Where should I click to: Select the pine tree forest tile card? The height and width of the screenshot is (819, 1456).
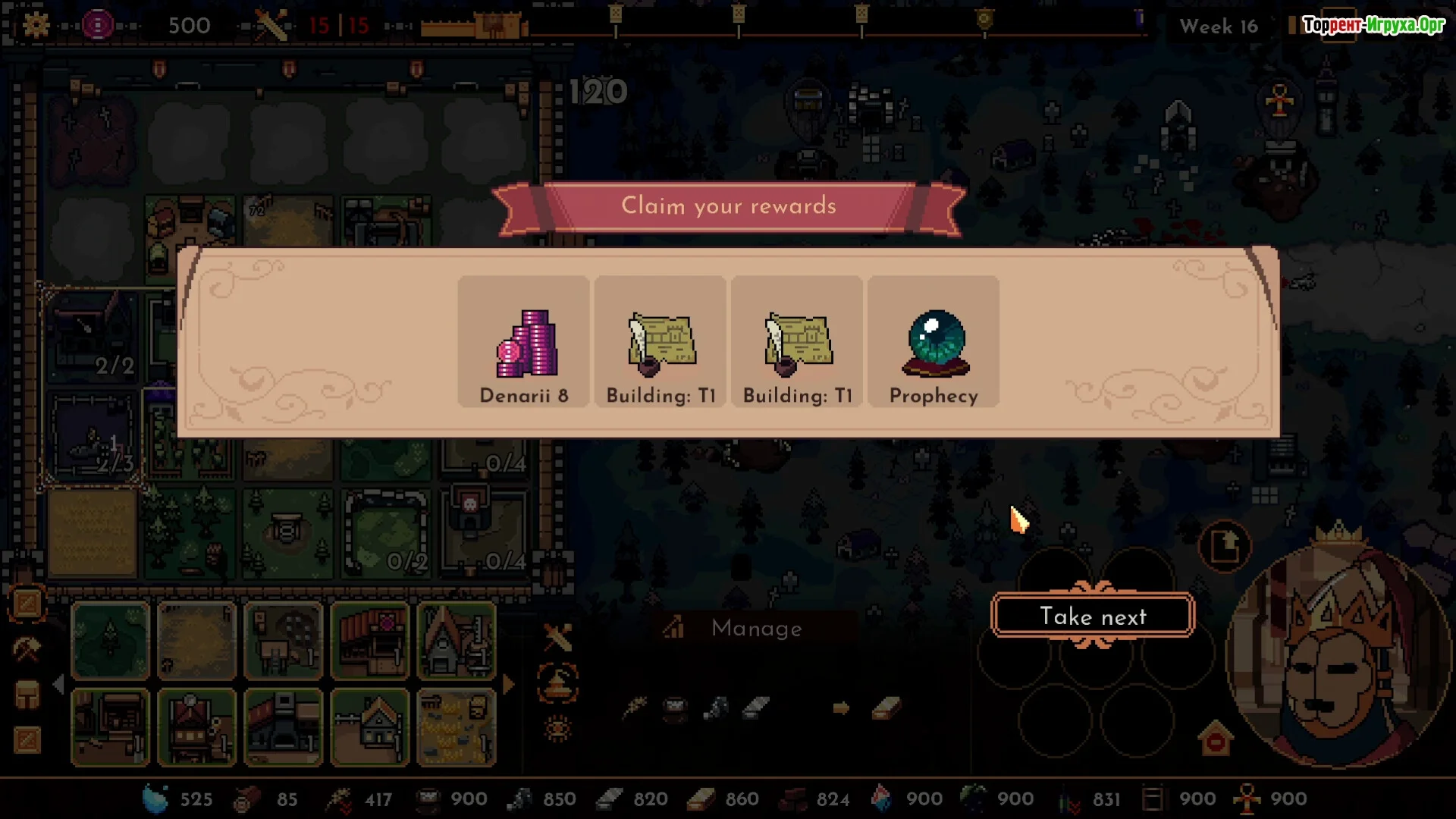111,641
